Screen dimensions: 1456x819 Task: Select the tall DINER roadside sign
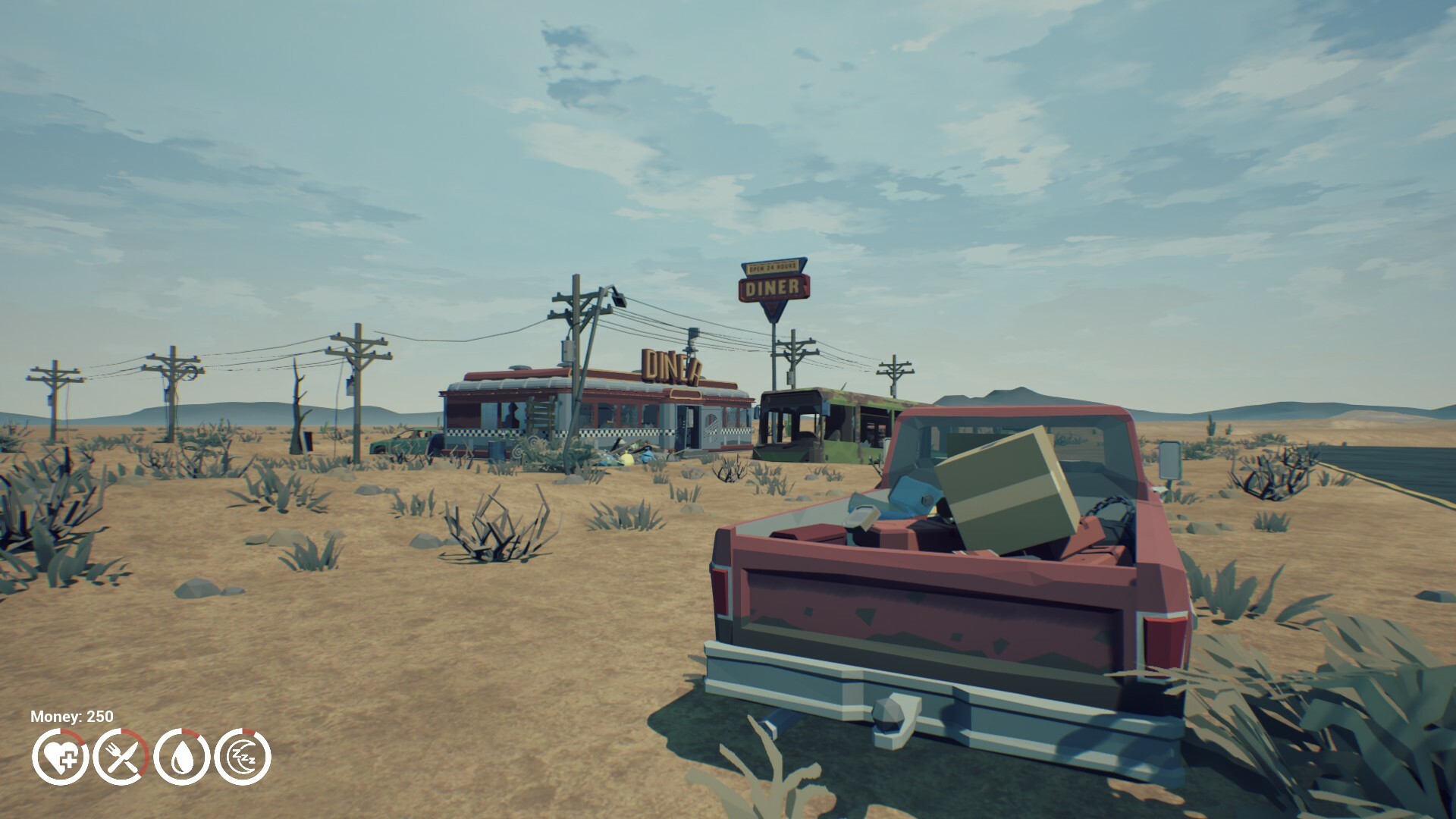pos(773,287)
